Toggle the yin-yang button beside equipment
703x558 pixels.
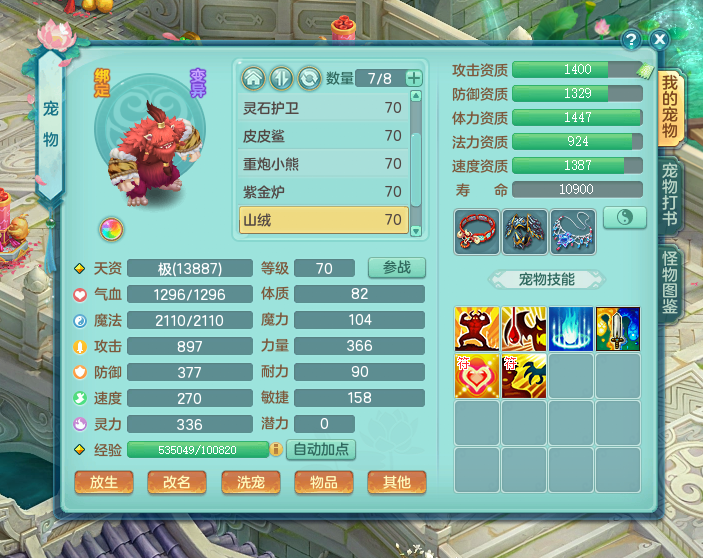(x=624, y=217)
